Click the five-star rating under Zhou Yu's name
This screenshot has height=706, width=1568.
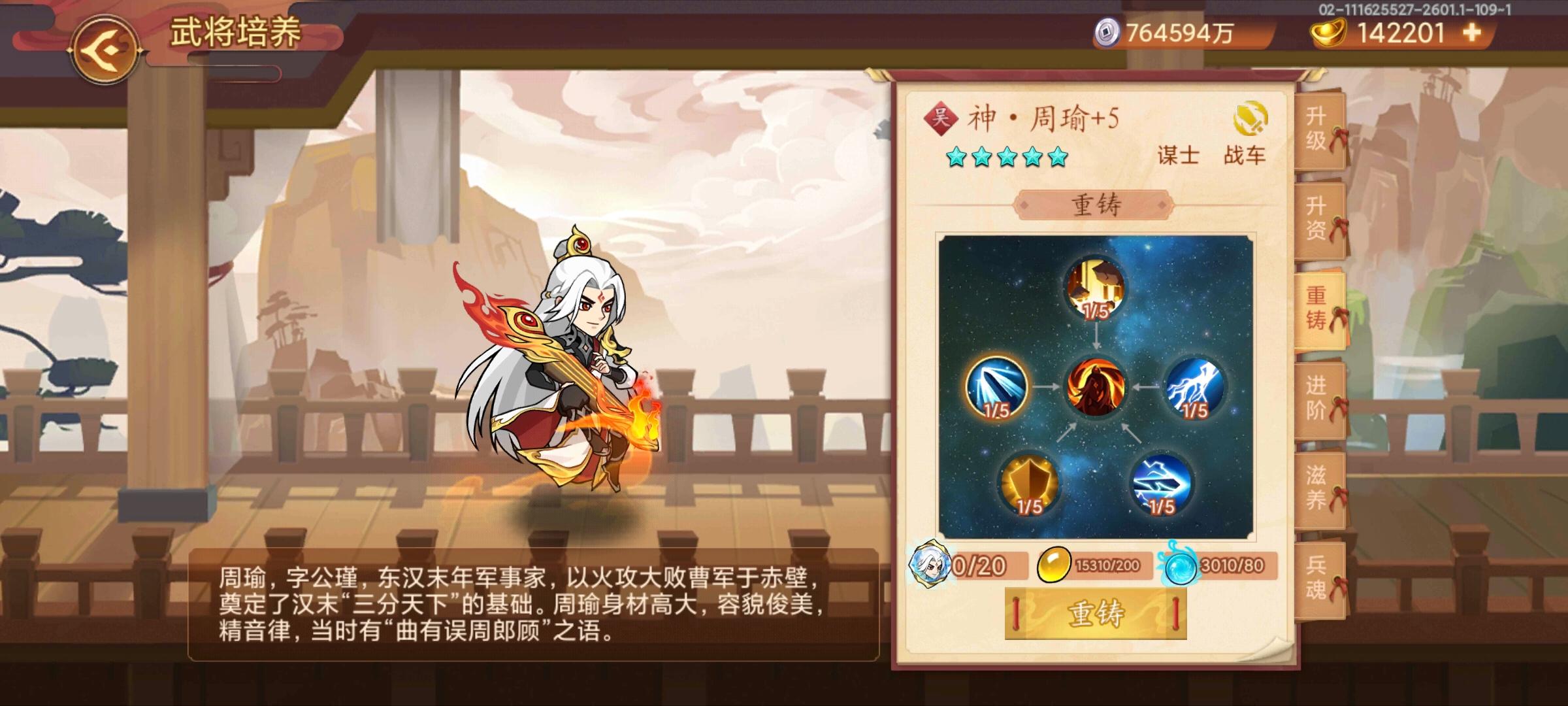(1008, 156)
